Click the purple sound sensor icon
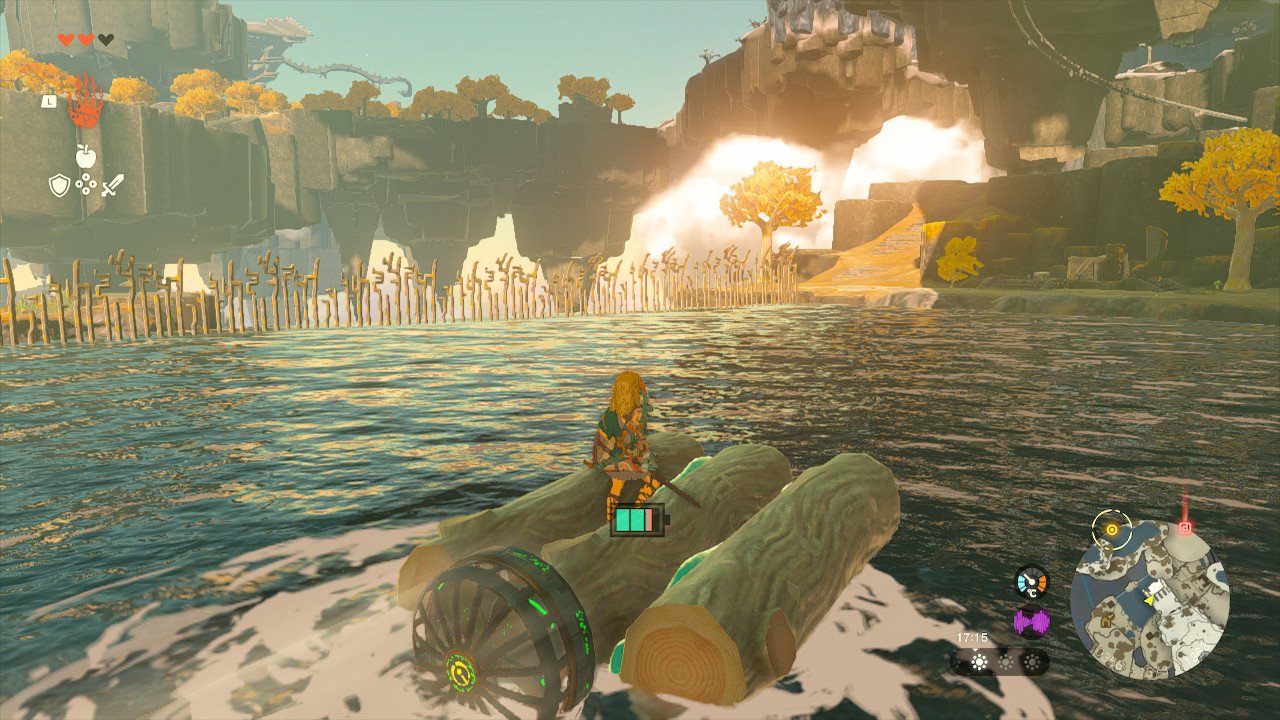 pyautogui.click(x=1031, y=622)
